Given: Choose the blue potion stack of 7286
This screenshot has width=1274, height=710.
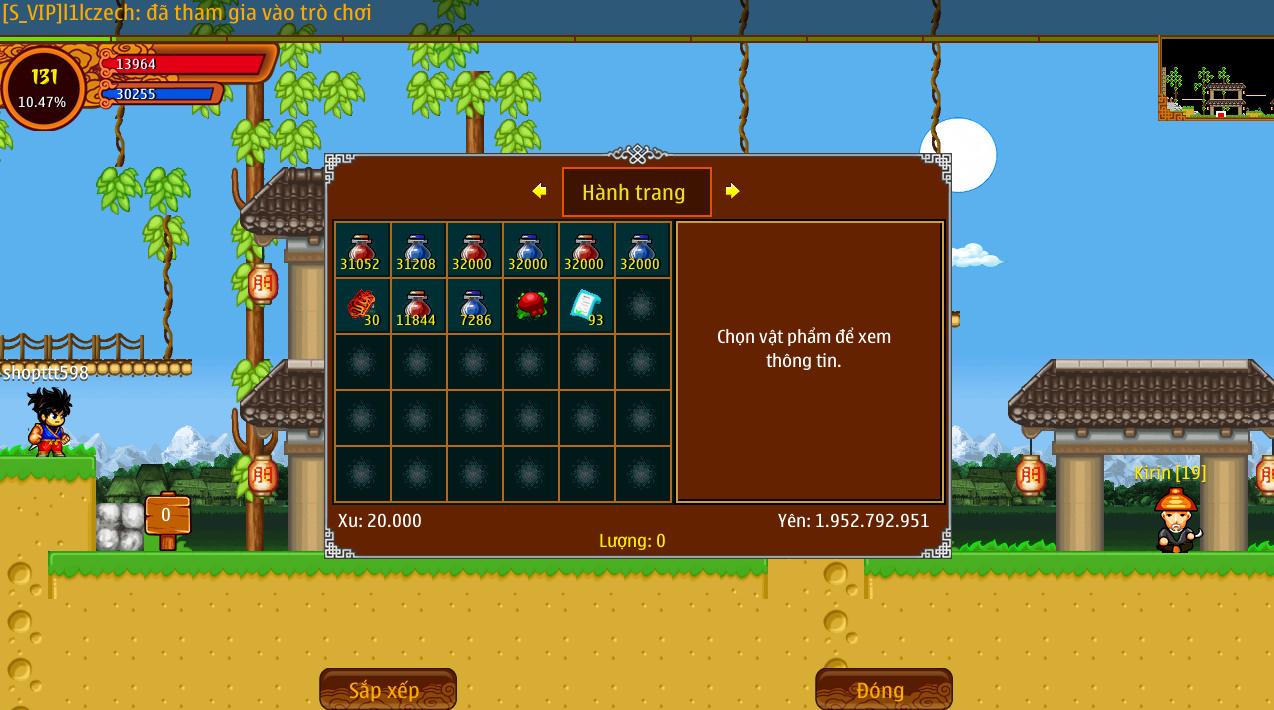Looking at the screenshot, I should point(474,306).
